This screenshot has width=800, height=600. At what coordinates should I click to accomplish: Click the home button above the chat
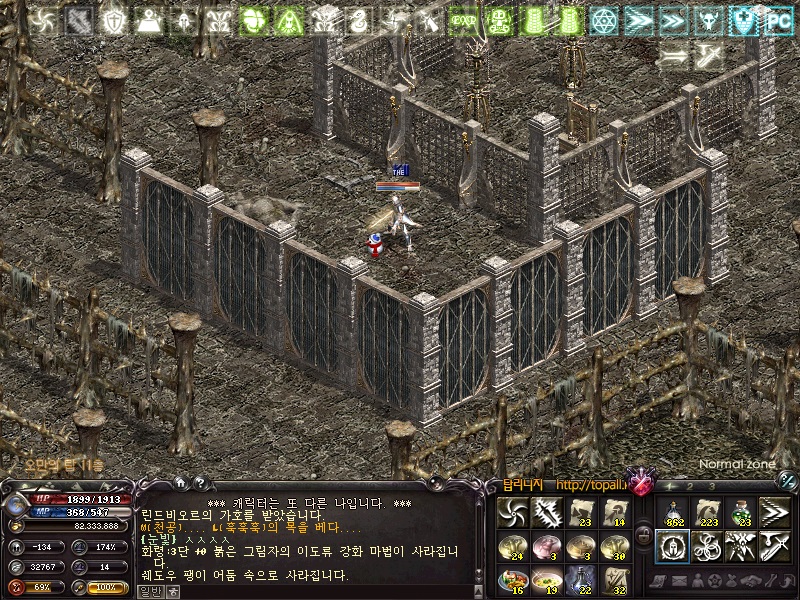pyautogui.click(x=181, y=484)
